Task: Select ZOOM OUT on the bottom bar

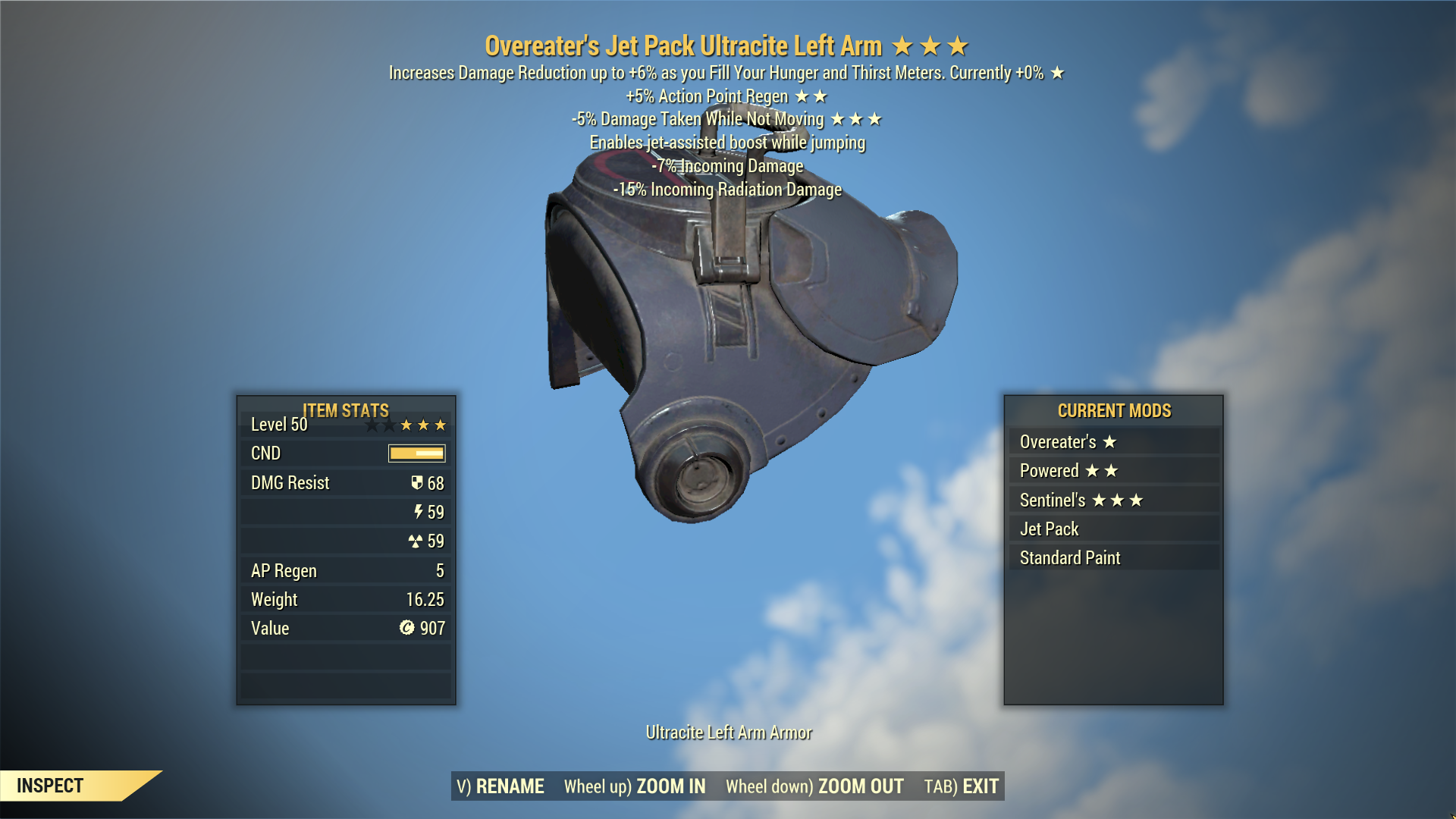Action: pos(814,786)
